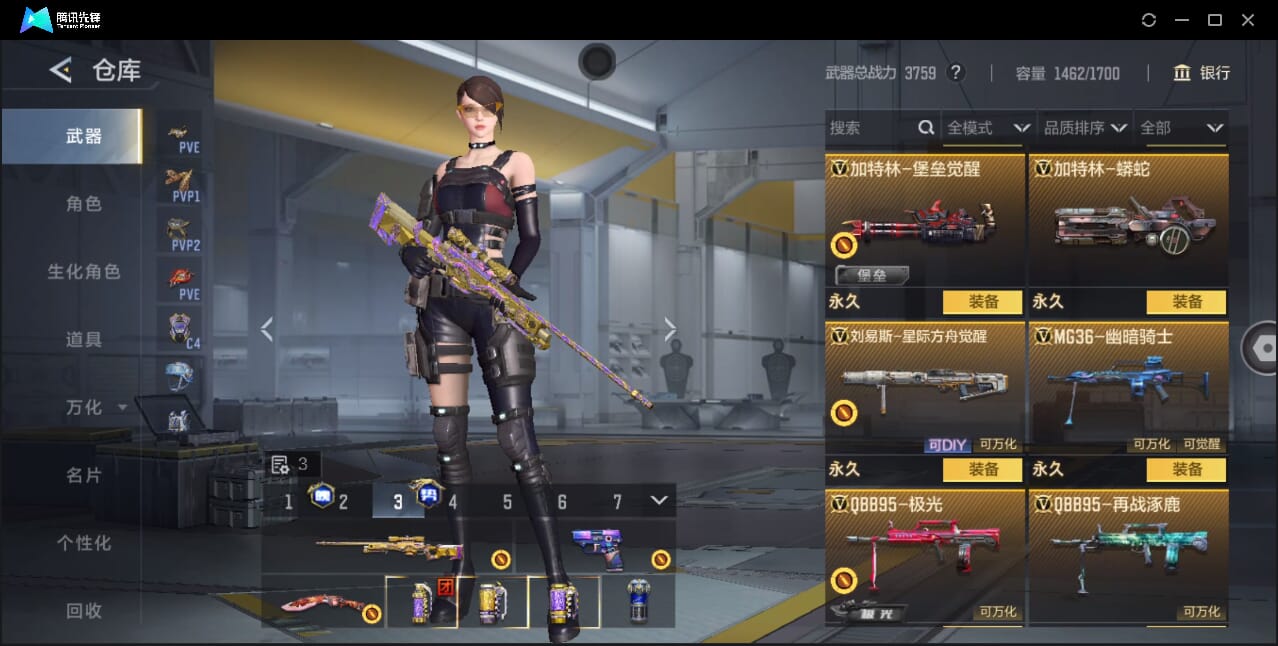The width and height of the screenshot is (1278, 646).
Task: Open the 品质排序 sort dropdown
Action: click(1085, 128)
